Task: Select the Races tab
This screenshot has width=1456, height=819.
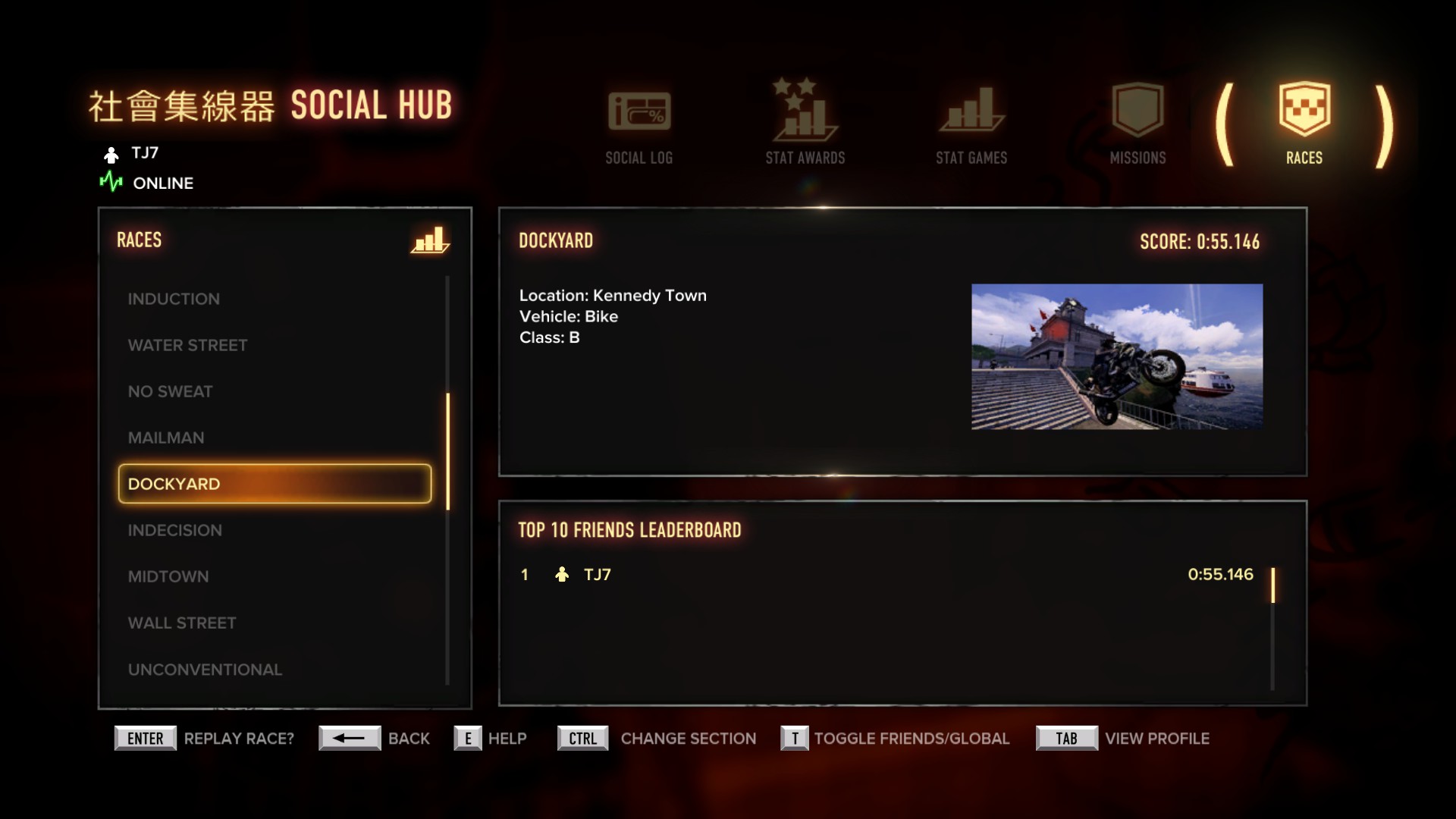Action: pos(1304,124)
